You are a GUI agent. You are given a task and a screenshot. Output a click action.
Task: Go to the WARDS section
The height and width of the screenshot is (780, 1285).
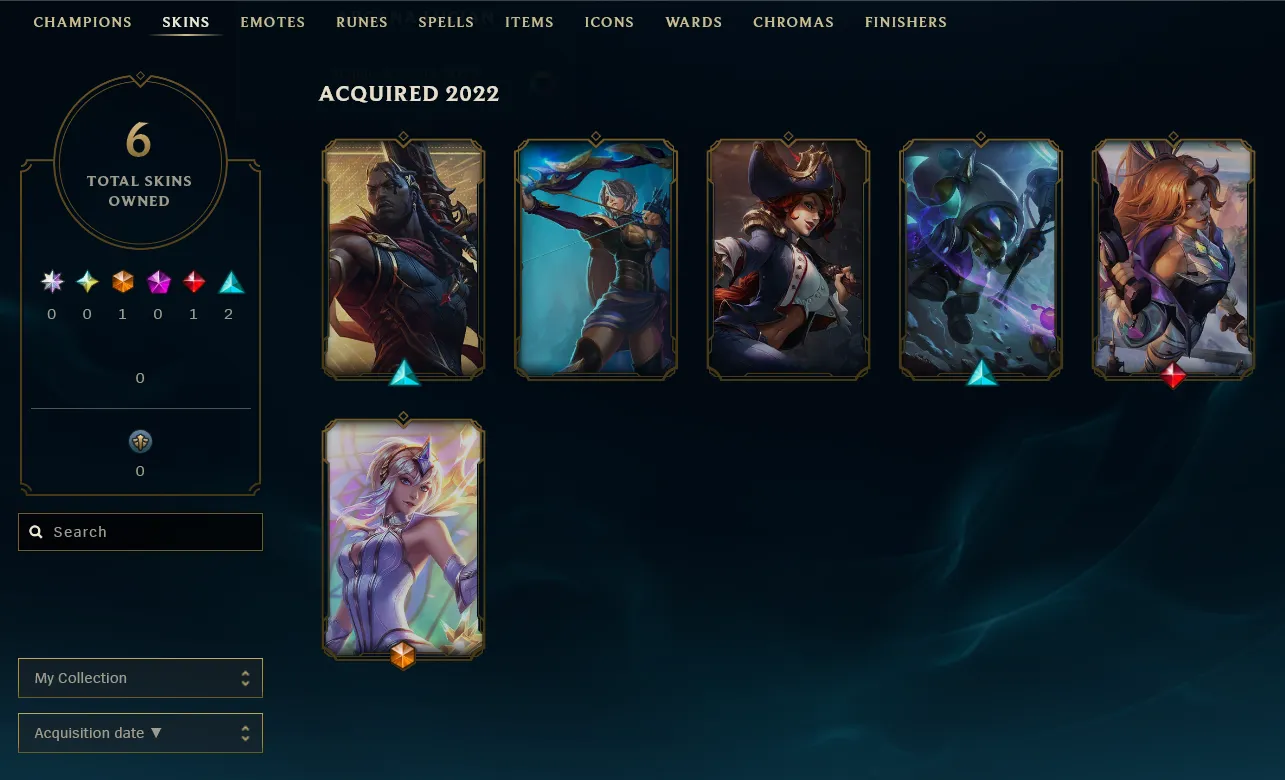[693, 22]
